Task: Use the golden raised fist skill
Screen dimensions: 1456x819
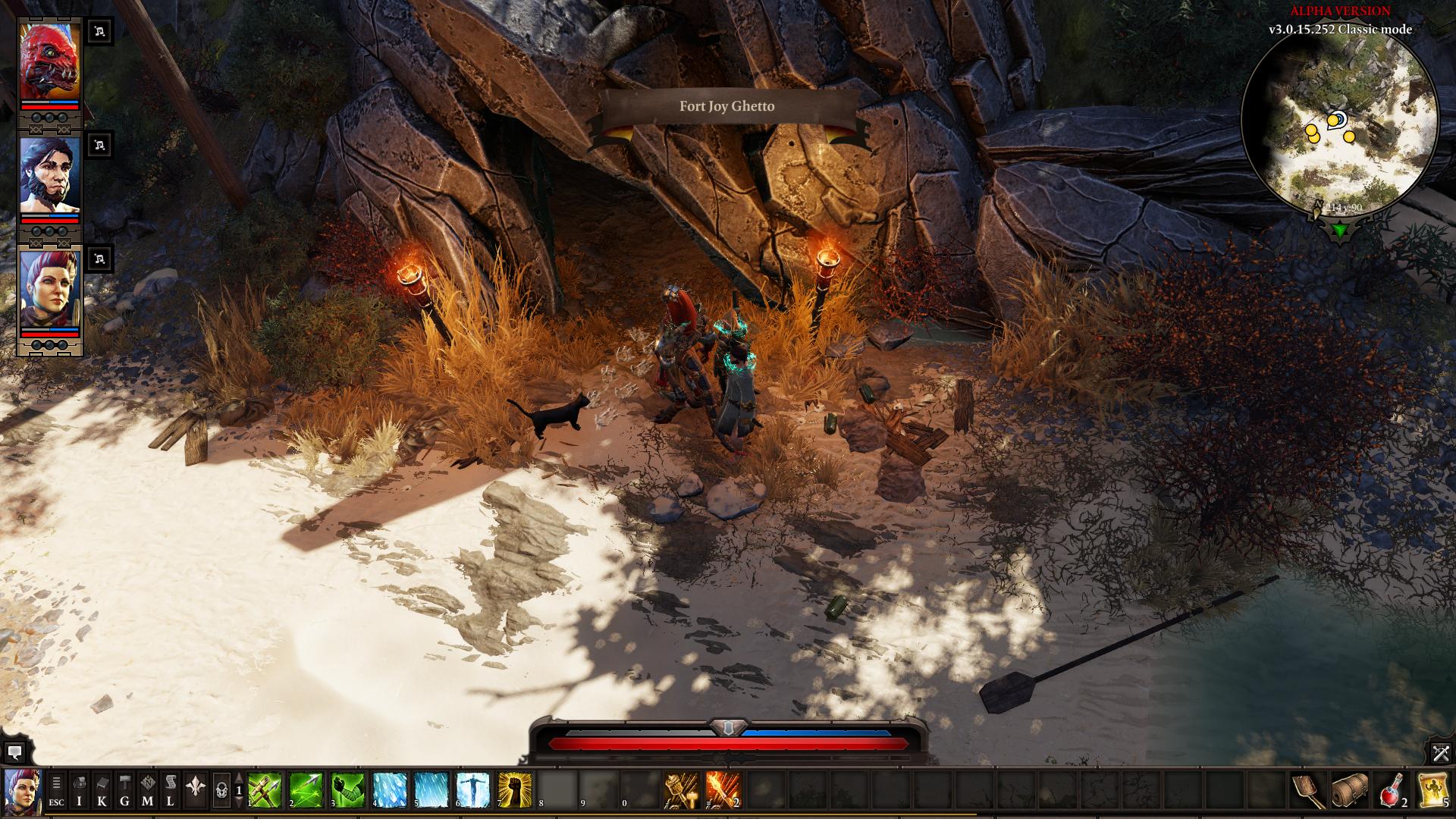Action: (514, 791)
